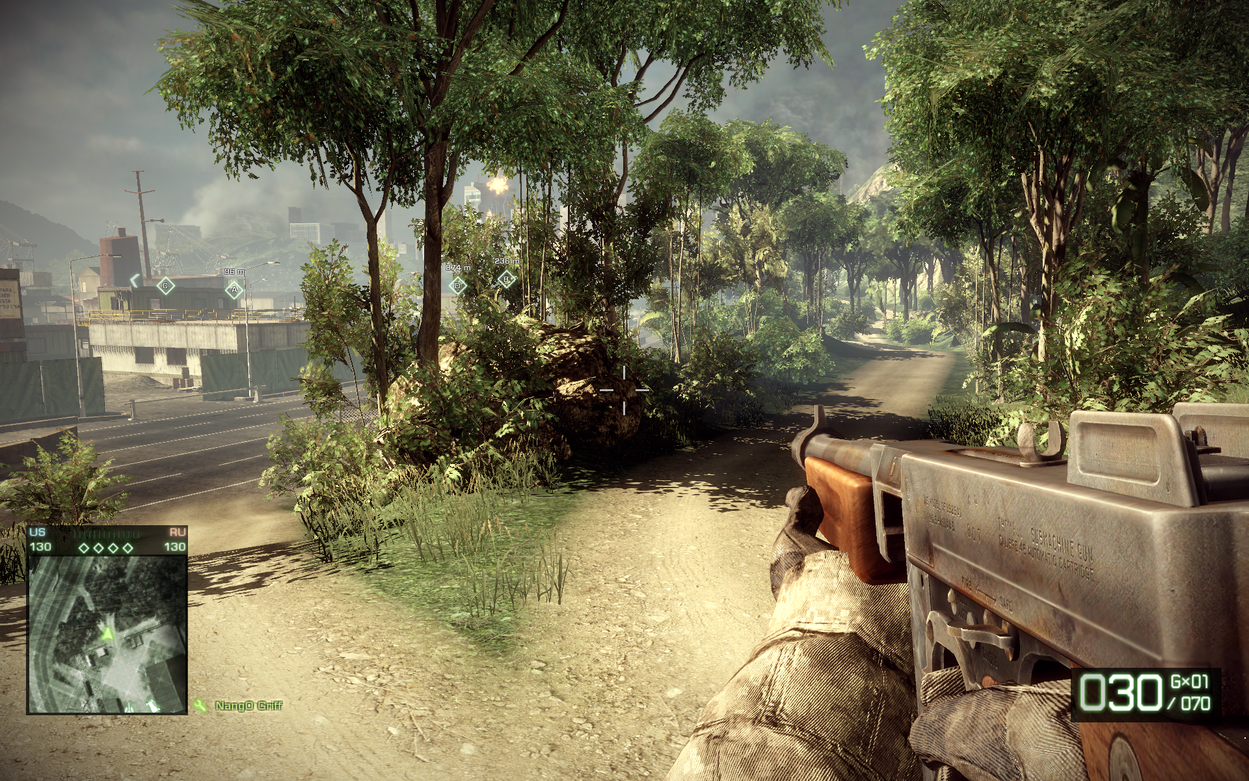Select the flag A objective marker
This screenshot has height=781, width=1249.
(234, 290)
